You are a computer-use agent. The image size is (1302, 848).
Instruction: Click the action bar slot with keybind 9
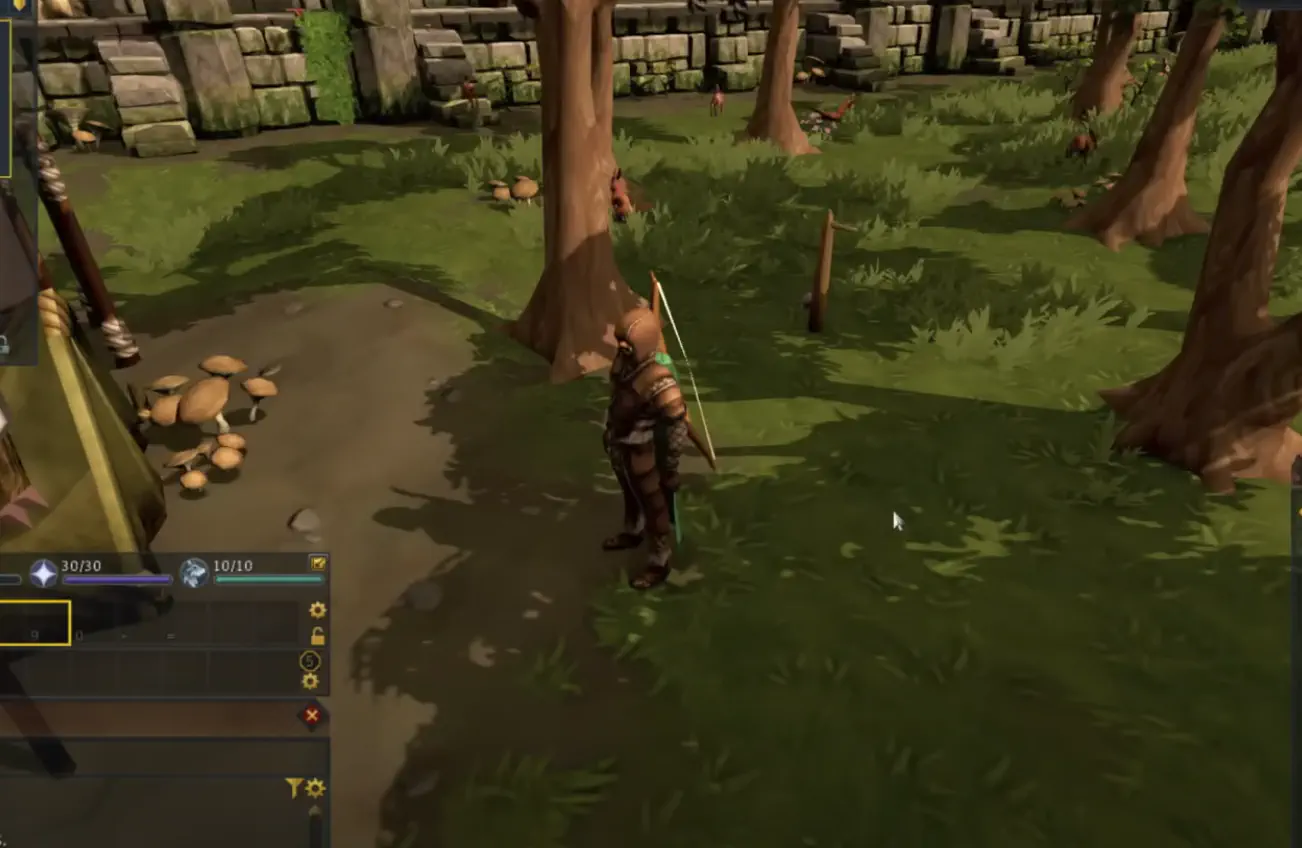[x=34, y=634]
